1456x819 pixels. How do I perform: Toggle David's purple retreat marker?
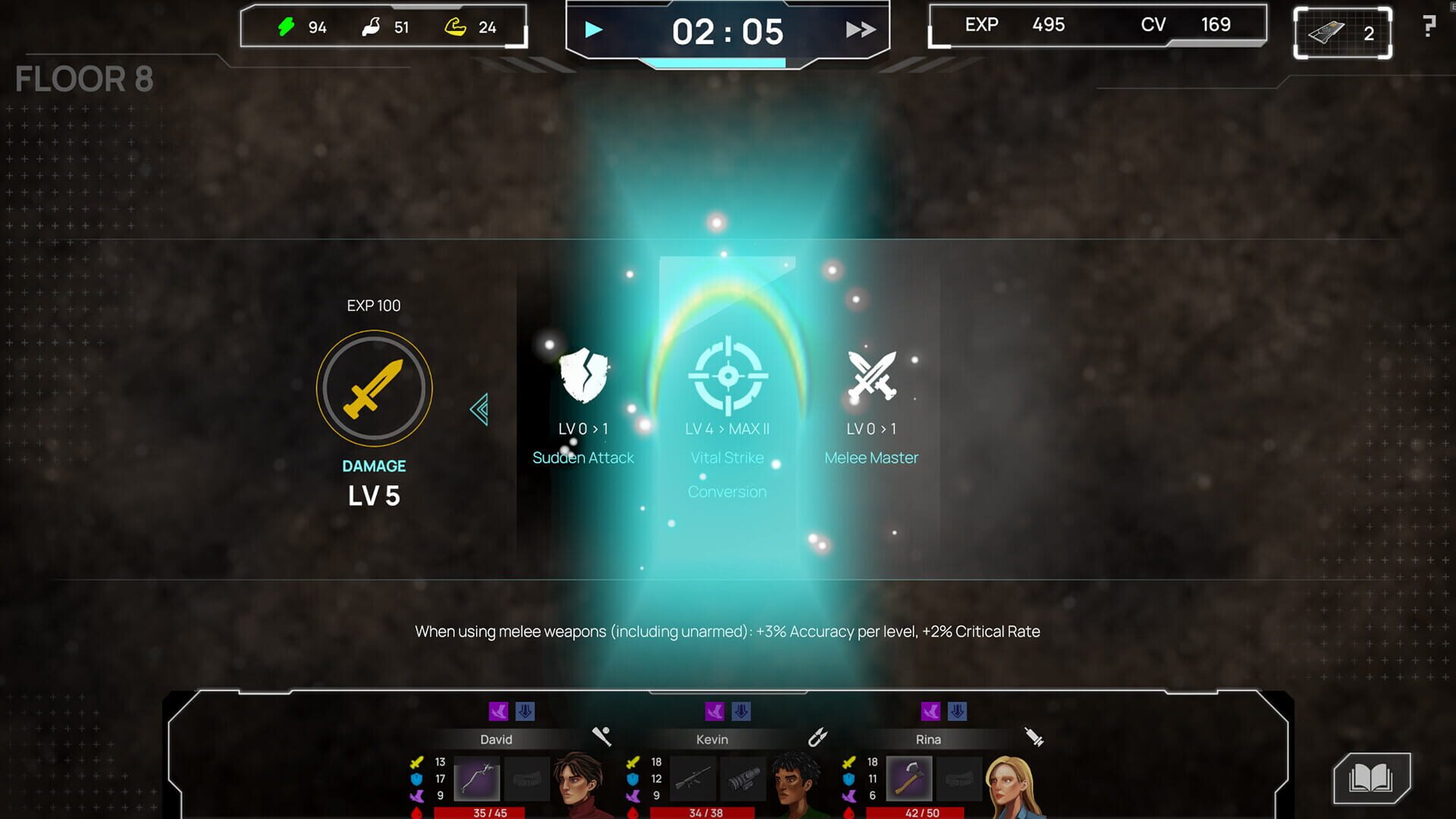pyautogui.click(x=500, y=711)
